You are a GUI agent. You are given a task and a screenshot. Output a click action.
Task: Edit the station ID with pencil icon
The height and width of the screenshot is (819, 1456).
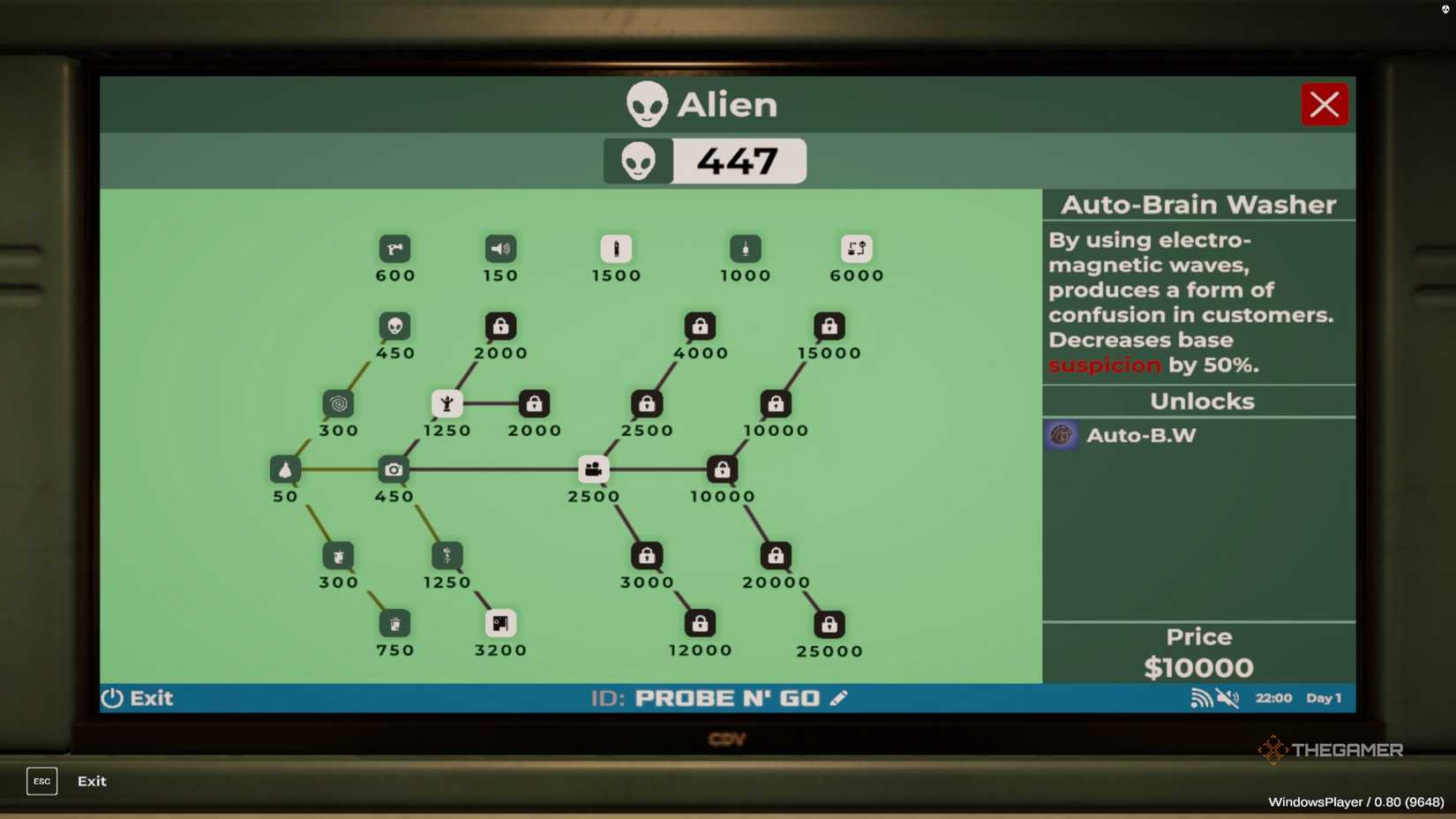pos(839,698)
